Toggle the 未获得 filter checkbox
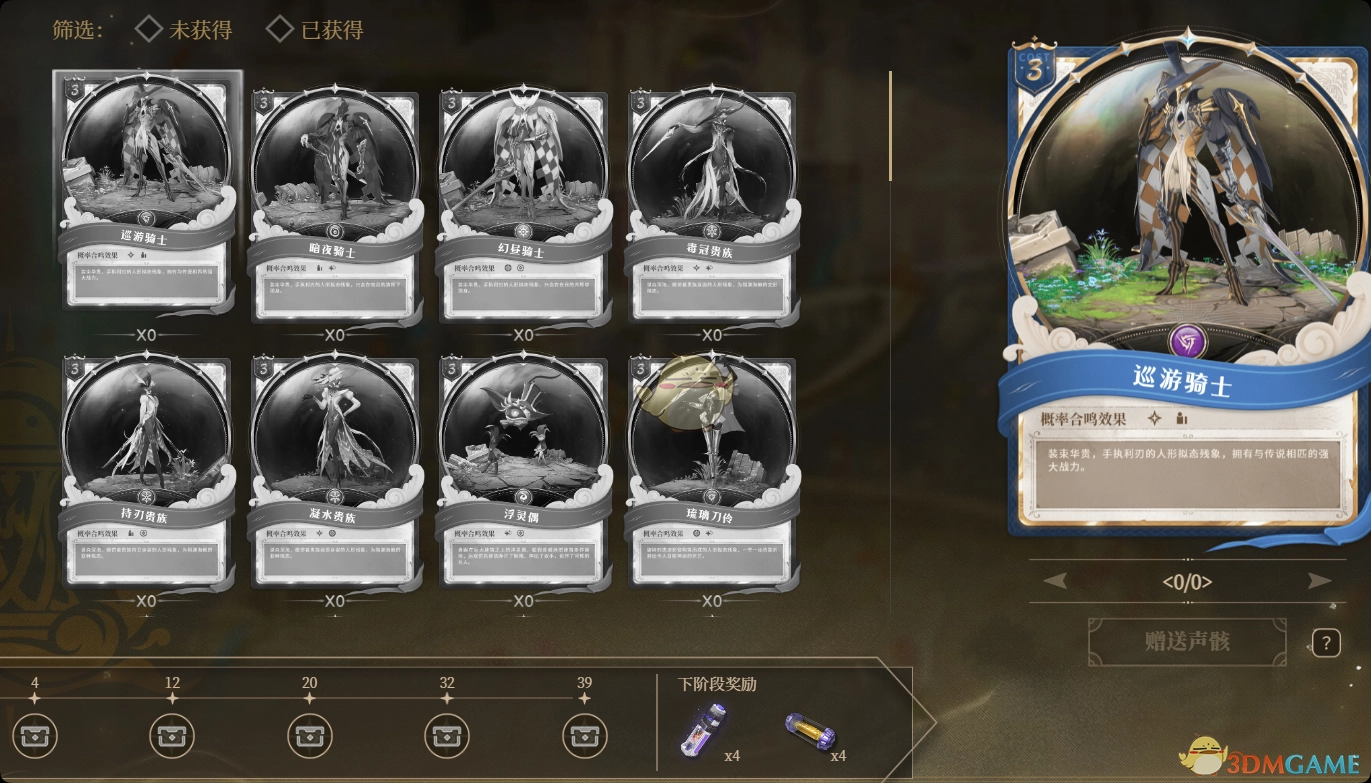Screen dimensions: 1371x783 point(149,30)
